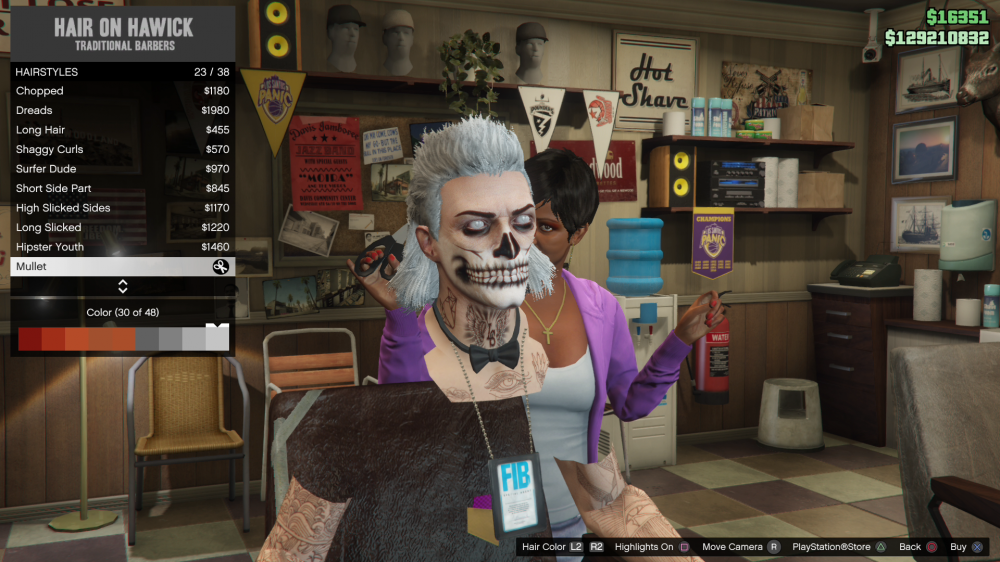Choose the Long Slicked hairstyle
The image size is (1000, 562).
coord(122,227)
